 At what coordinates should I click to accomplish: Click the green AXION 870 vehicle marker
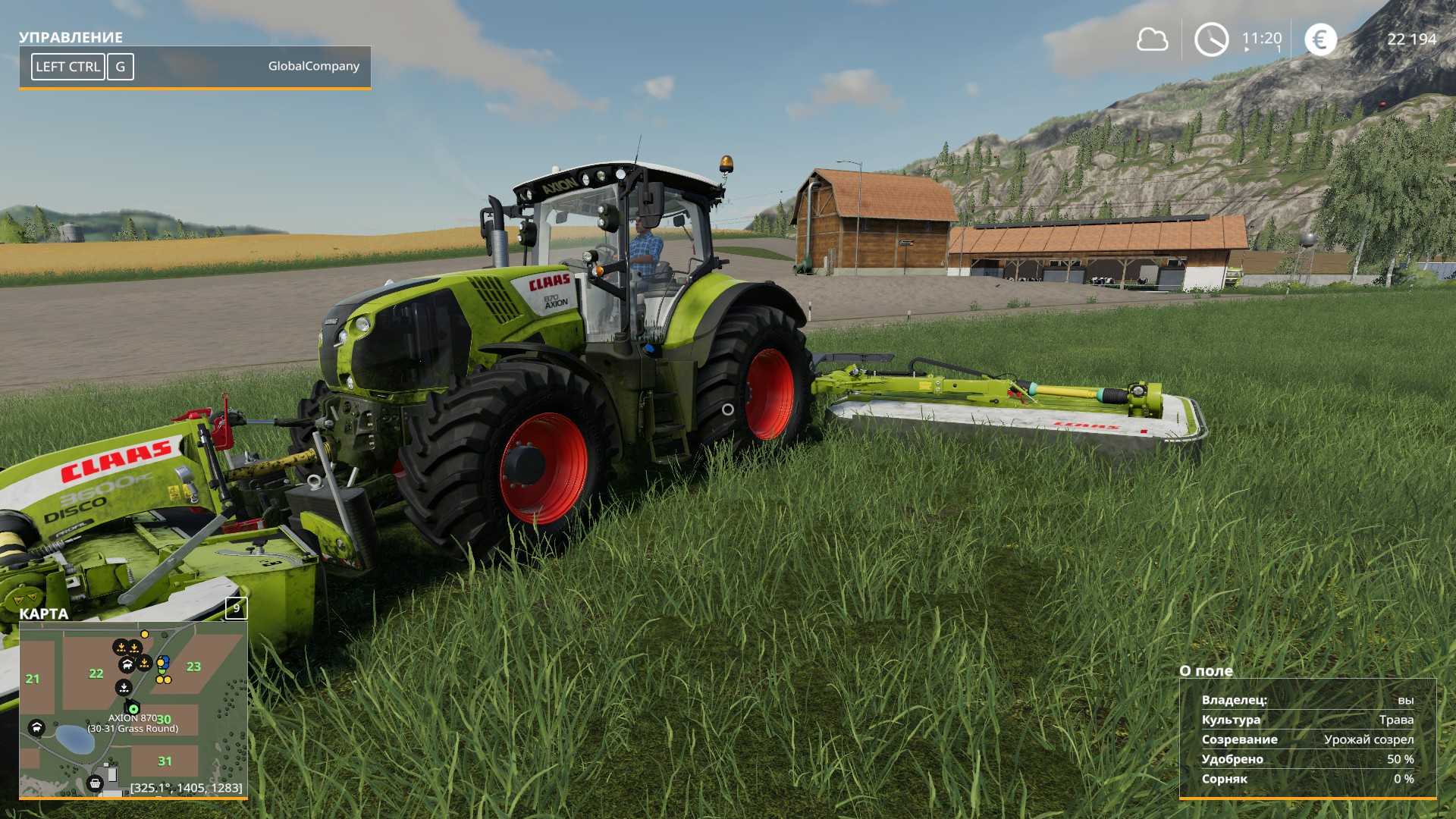[x=133, y=708]
